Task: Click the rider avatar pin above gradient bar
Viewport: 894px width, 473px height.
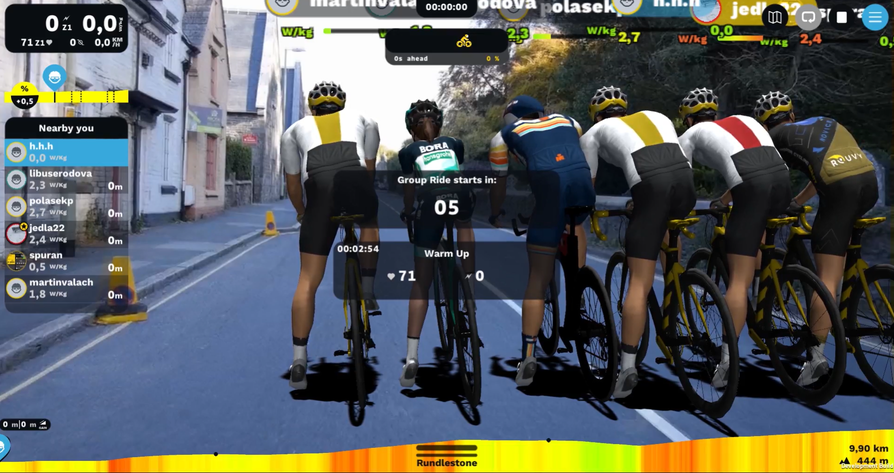Action: click(54, 77)
